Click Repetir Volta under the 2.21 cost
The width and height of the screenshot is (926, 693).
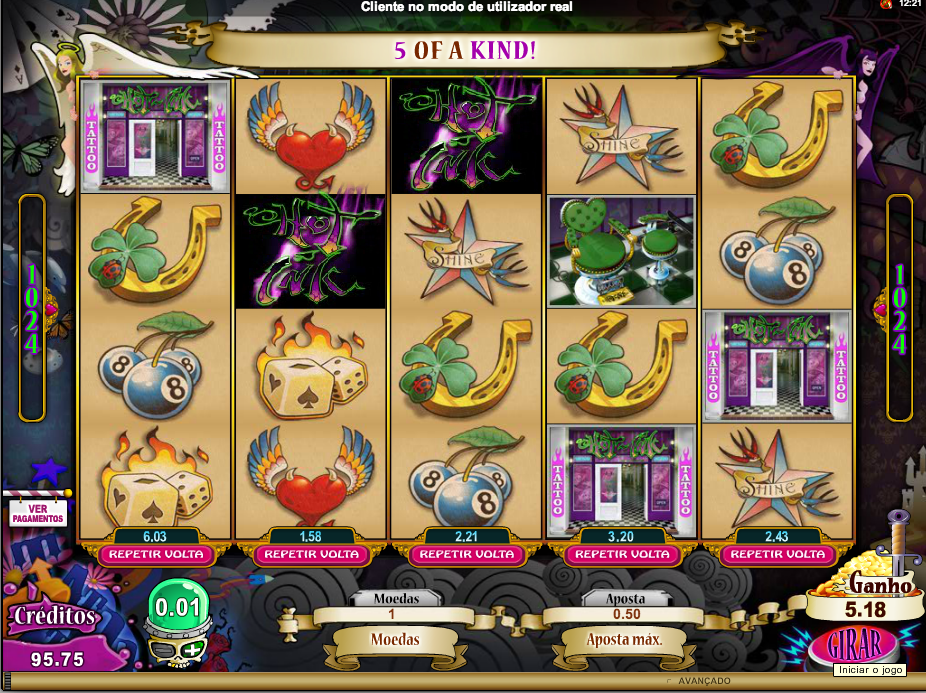[x=467, y=554]
